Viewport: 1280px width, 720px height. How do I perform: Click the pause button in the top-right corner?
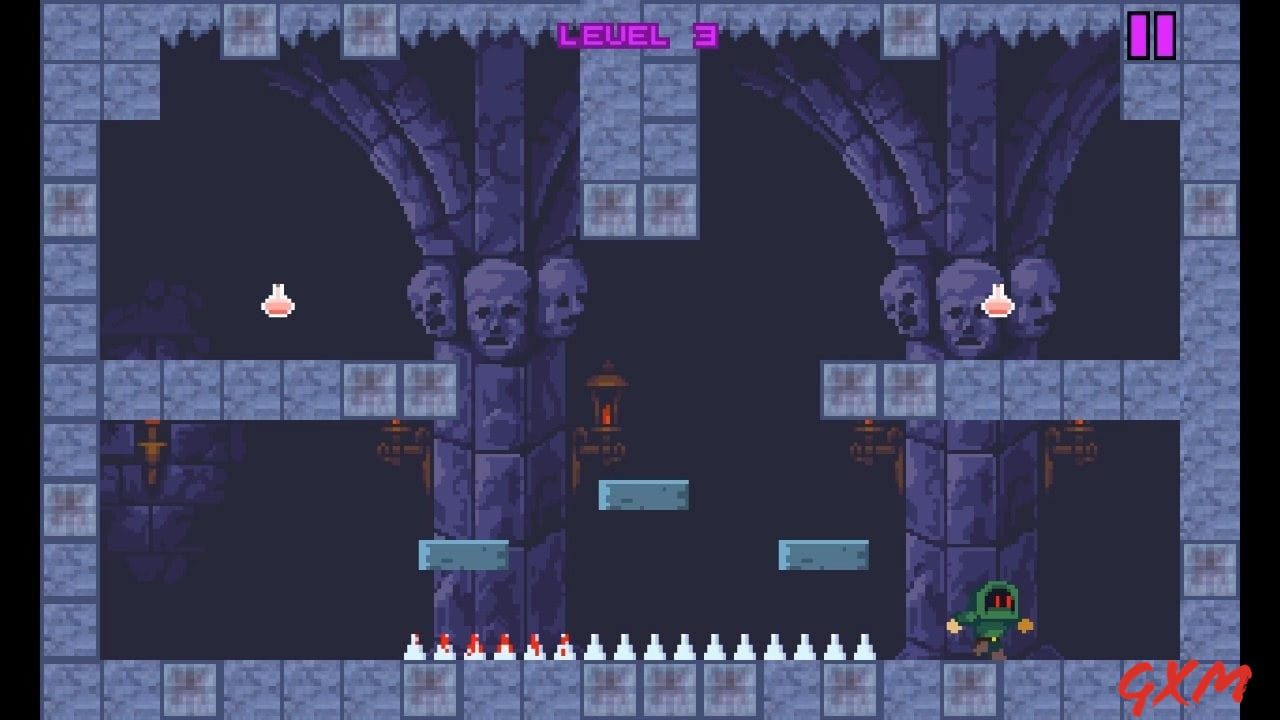tap(1150, 34)
